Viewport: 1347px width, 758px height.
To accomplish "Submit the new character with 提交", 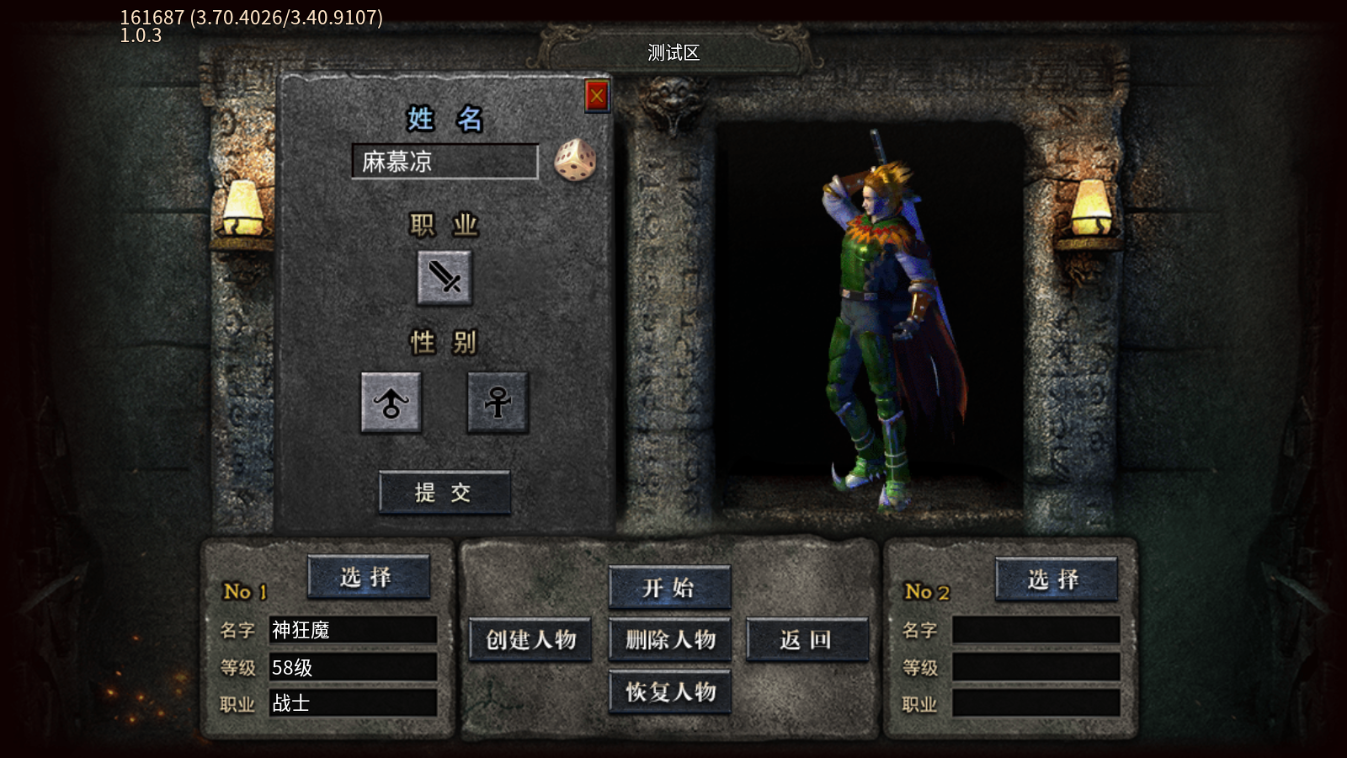I will click(x=444, y=492).
